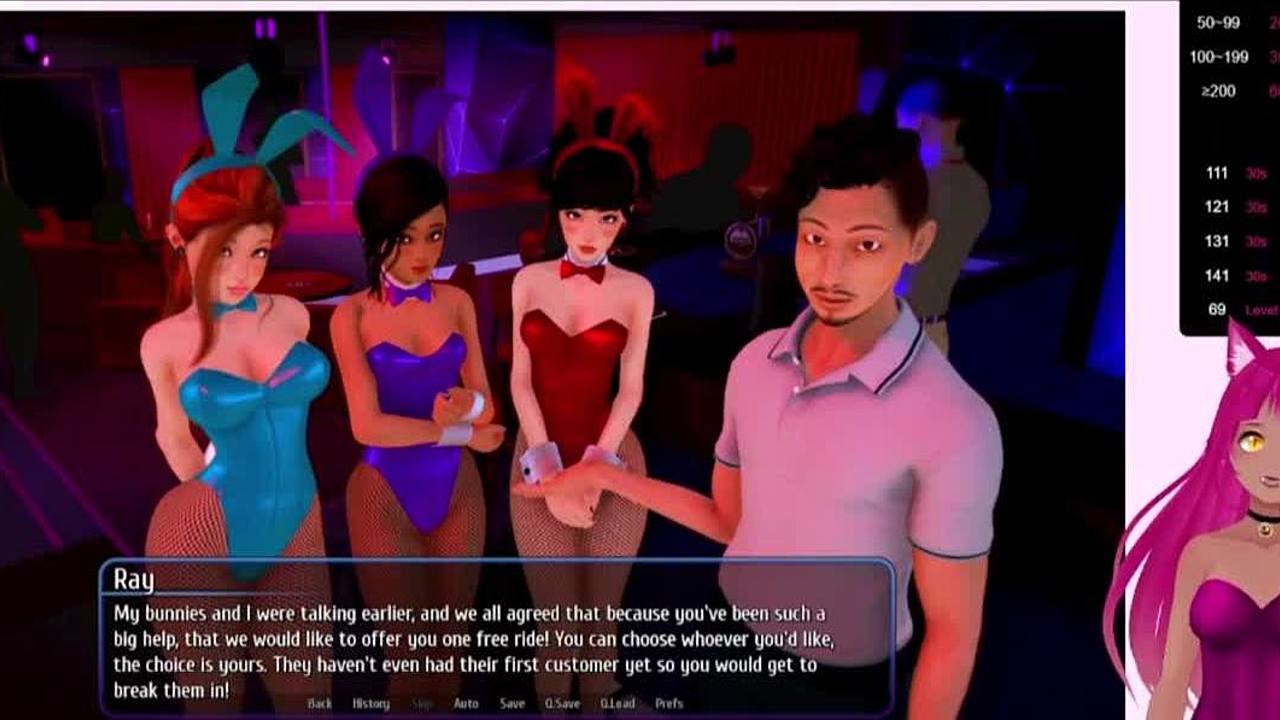Toggle Auto dialogue advance

(466, 704)
